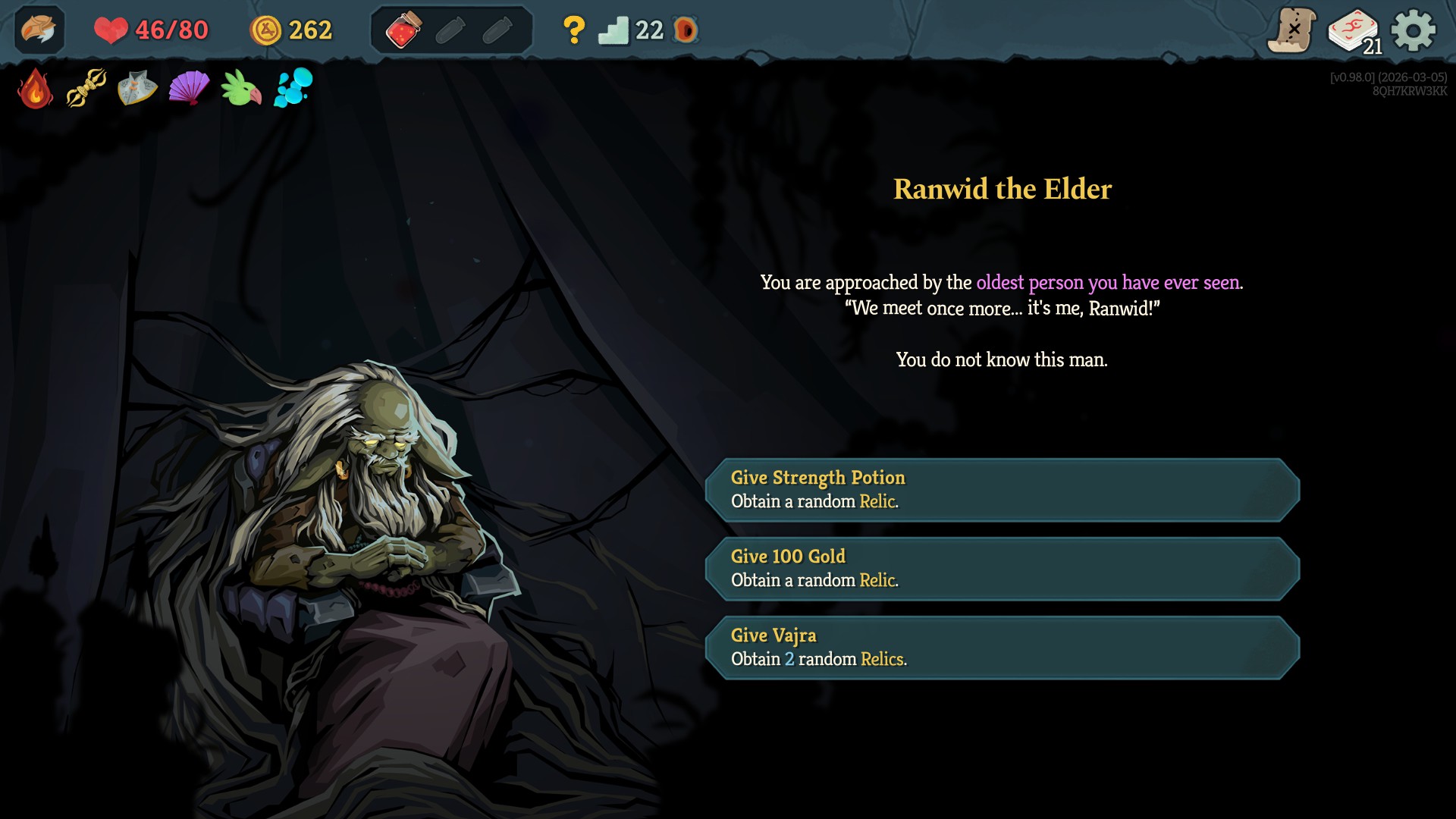The width and height of the screenshot is (1456, 819).
Task: Click the gold counter showing 262
Action: 290,30
